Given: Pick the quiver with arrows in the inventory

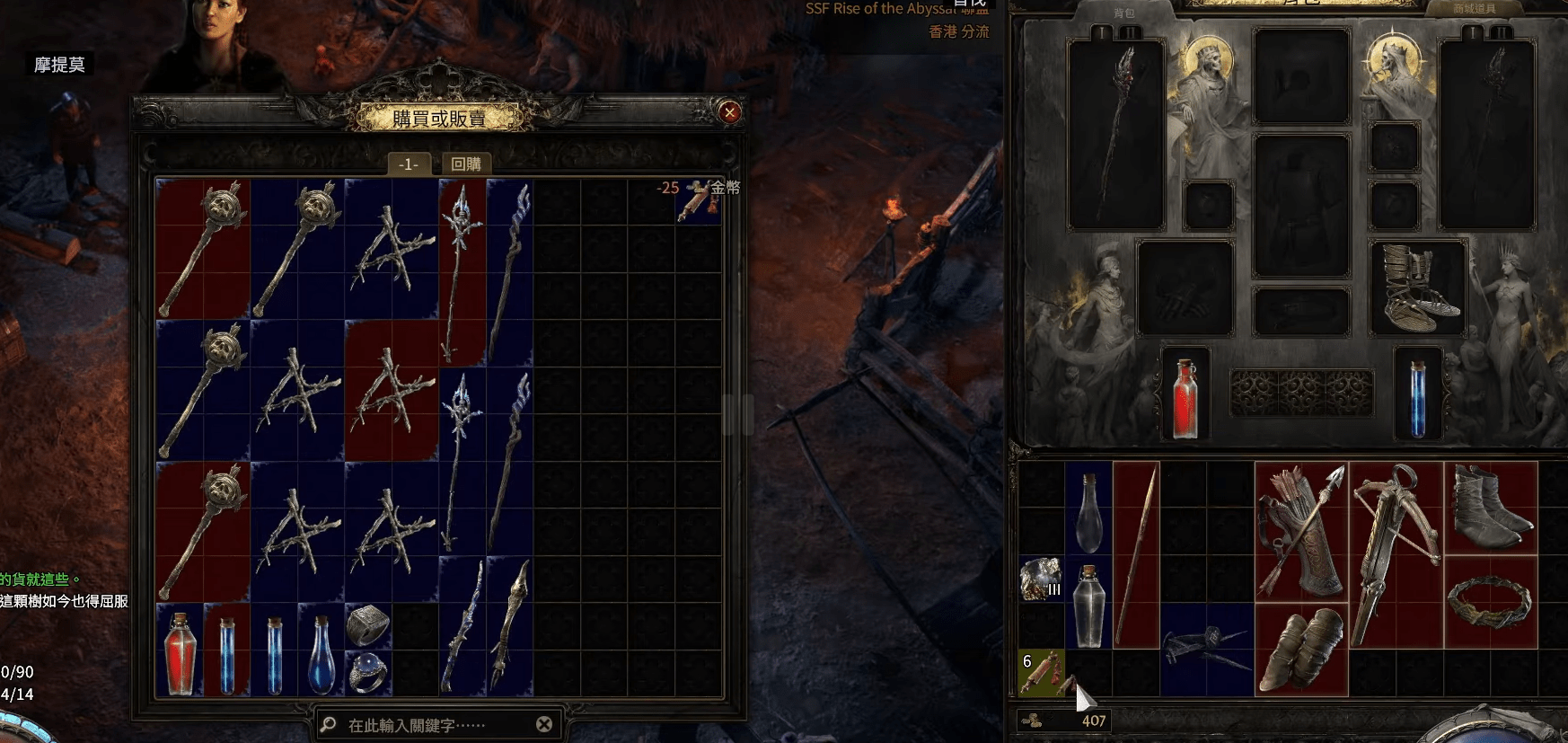Looking at the screenshot, I should point(1300,531).
